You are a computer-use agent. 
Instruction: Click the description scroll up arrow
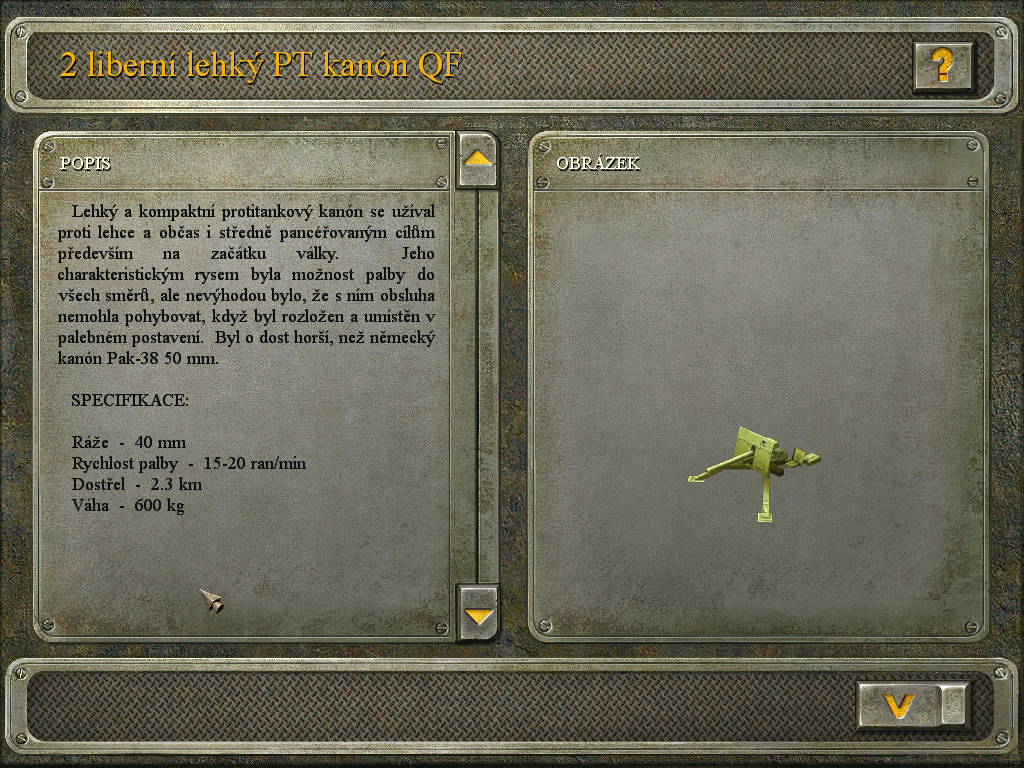tap(477, 160)
